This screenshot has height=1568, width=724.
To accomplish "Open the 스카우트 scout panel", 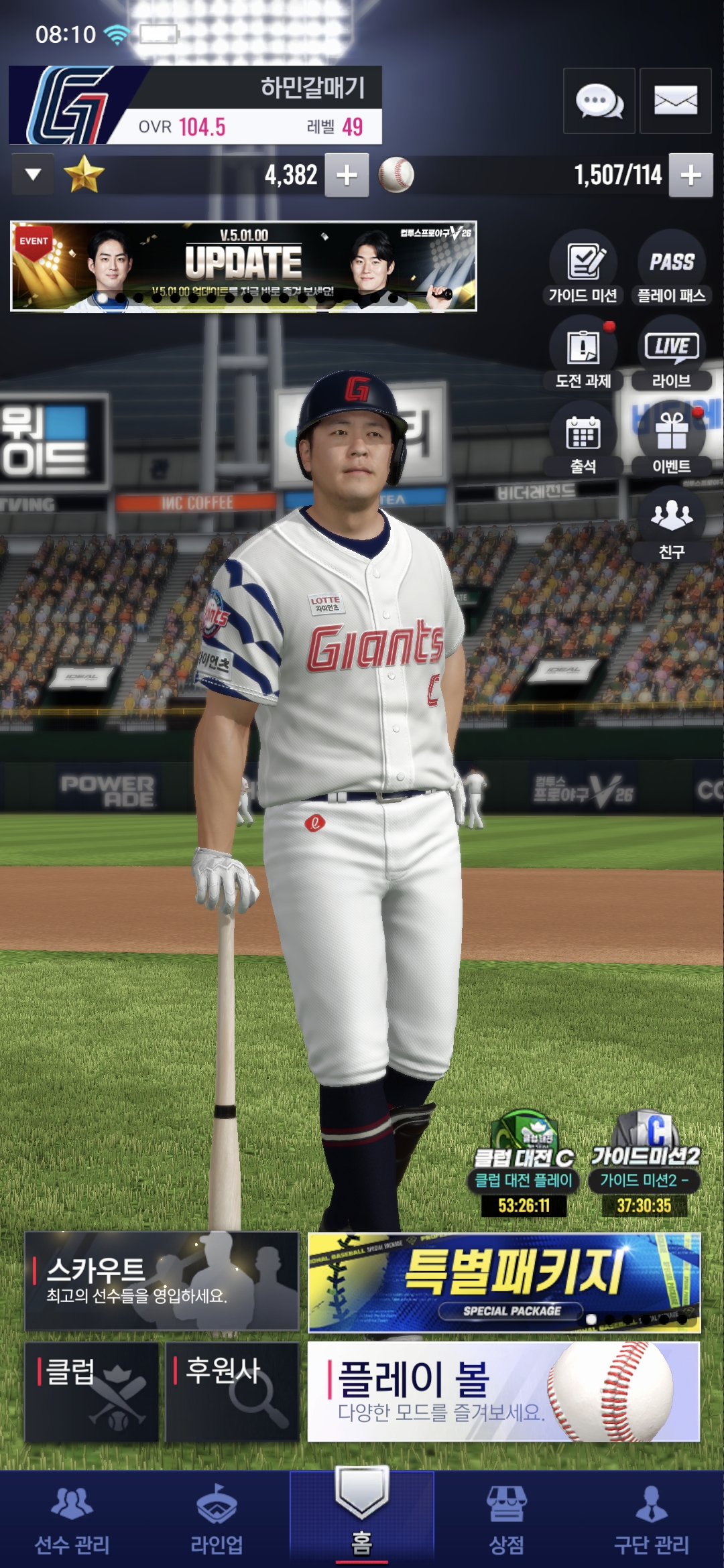I will click(162, 1281).
